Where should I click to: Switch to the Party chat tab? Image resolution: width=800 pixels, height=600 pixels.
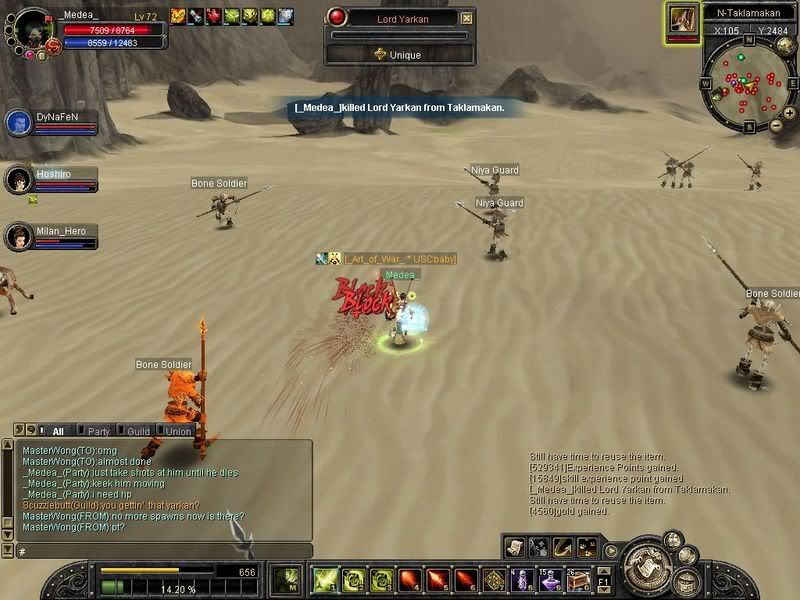point(97,431)
